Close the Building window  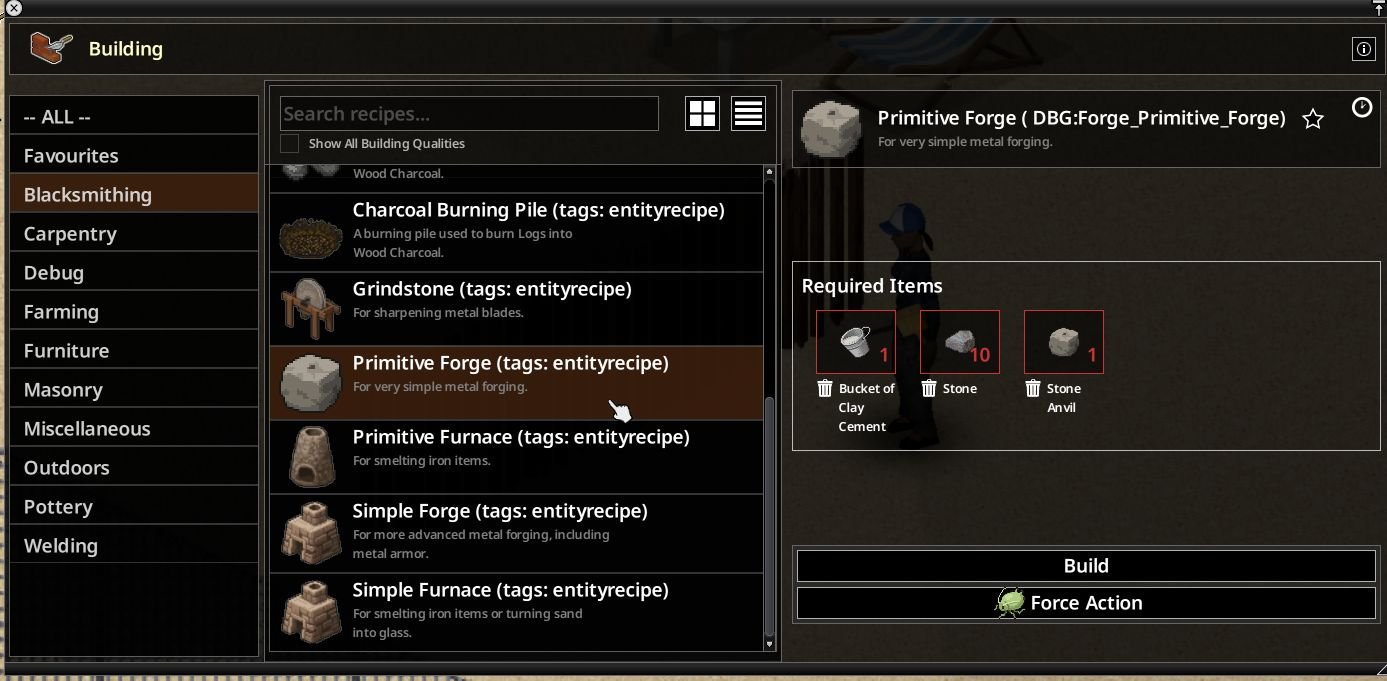click(x=14, y=8)
